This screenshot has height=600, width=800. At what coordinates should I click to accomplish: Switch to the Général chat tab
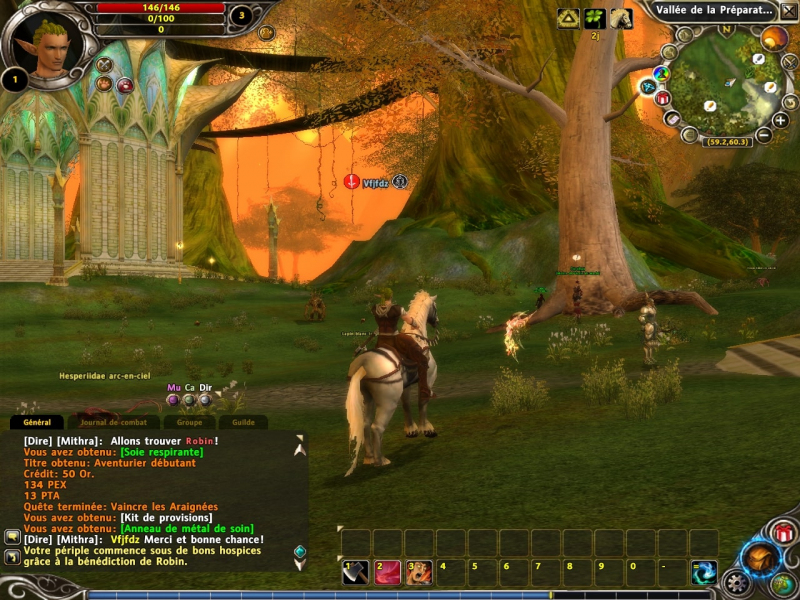tap(37, 423)
